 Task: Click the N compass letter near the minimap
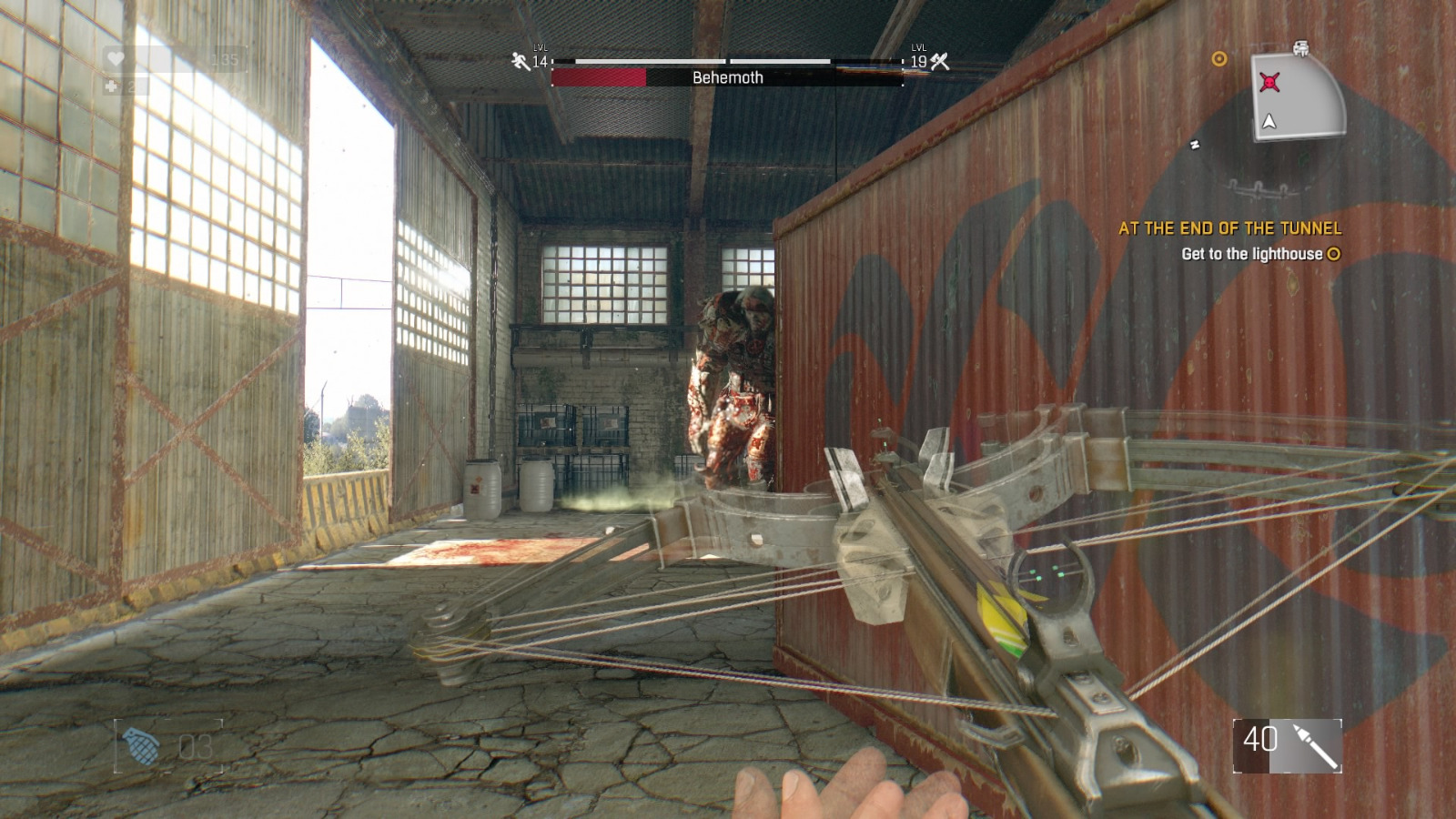tap(1195, 144)
